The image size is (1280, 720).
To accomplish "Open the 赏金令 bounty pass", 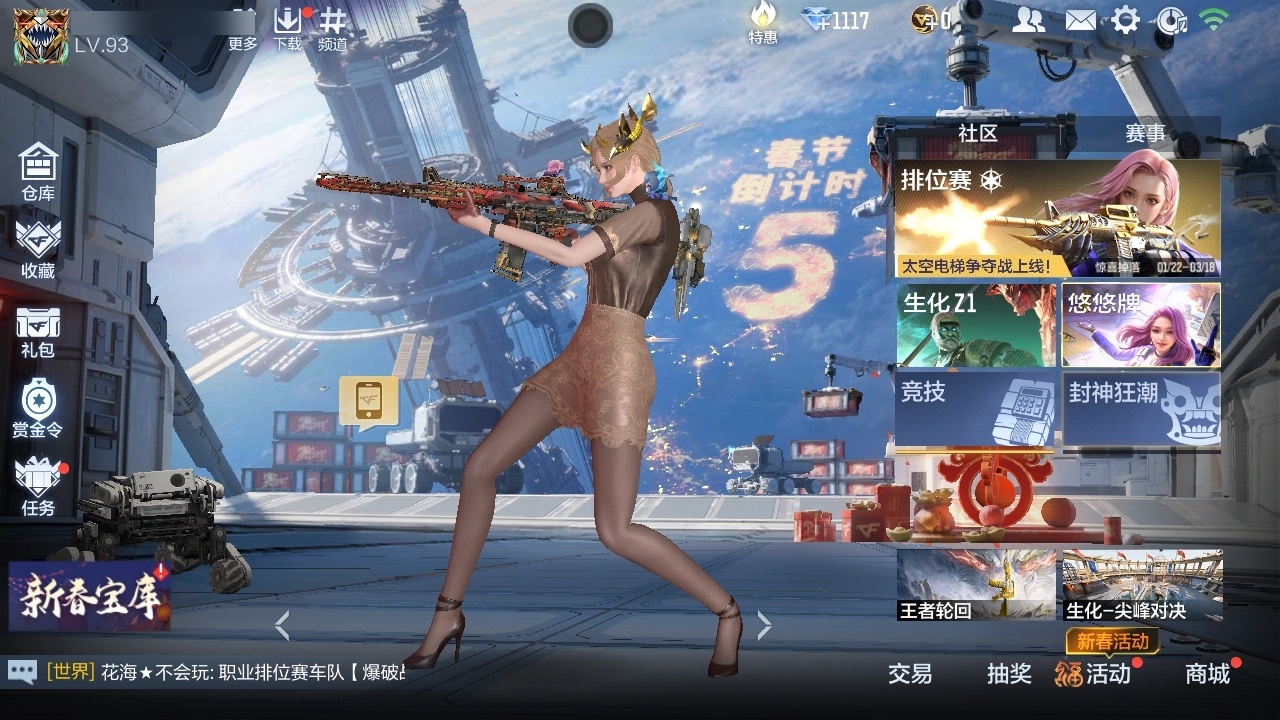I will point(38,408).
